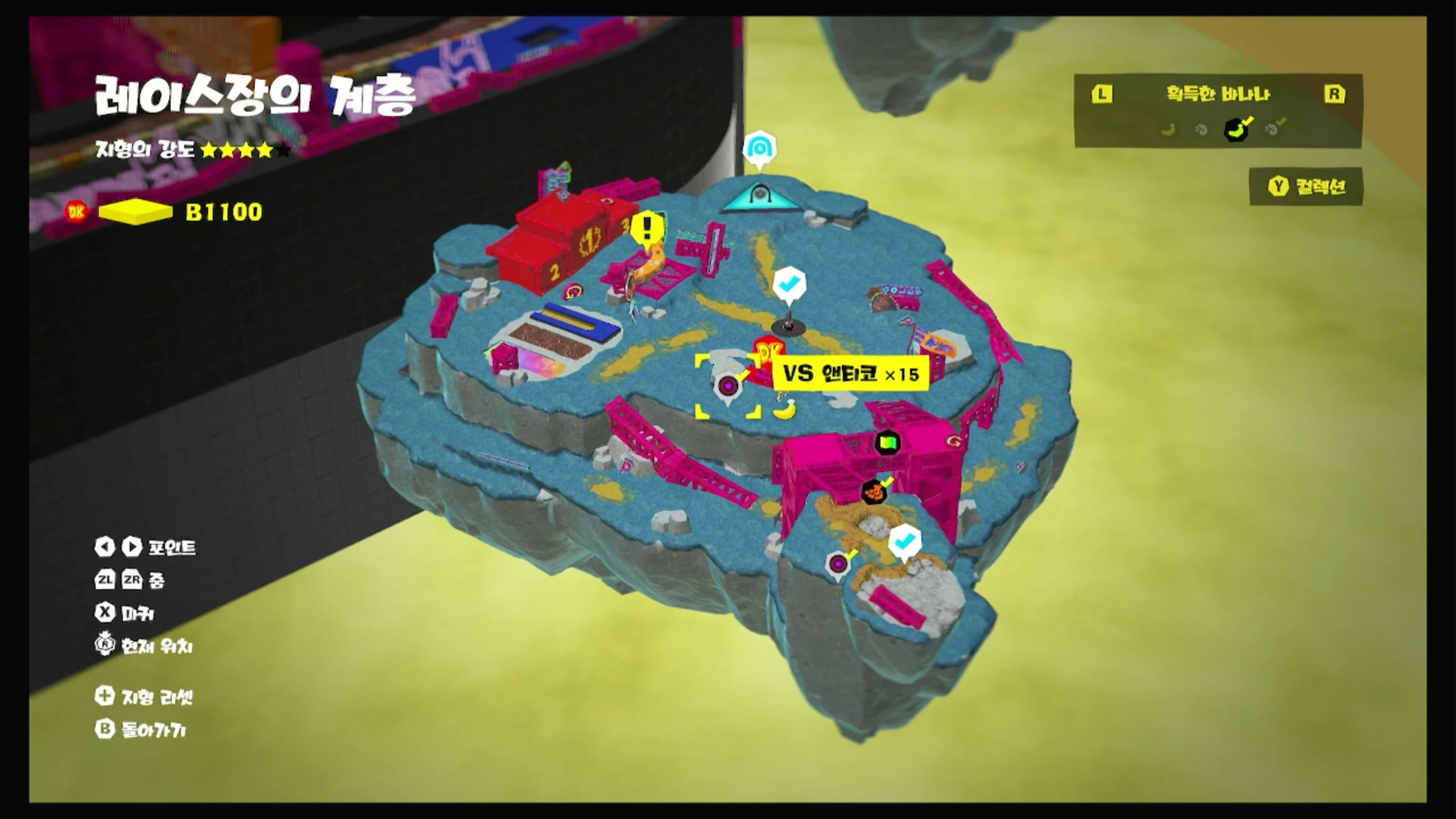Show the dim unchecked banana filter
Viewport: 1456px width, 819px height.
point(1168,130)
